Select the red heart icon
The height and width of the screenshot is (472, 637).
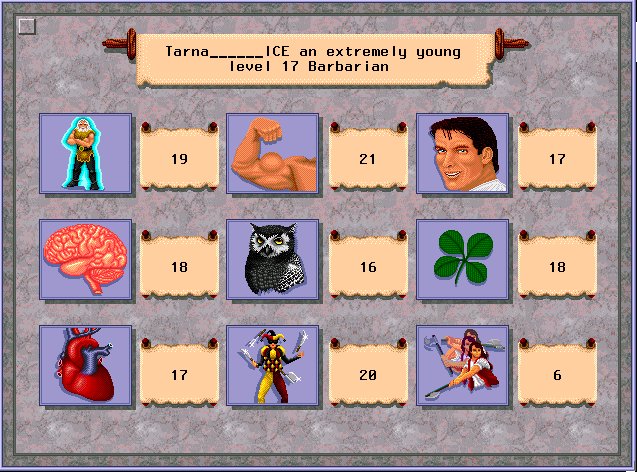(85, 365)
